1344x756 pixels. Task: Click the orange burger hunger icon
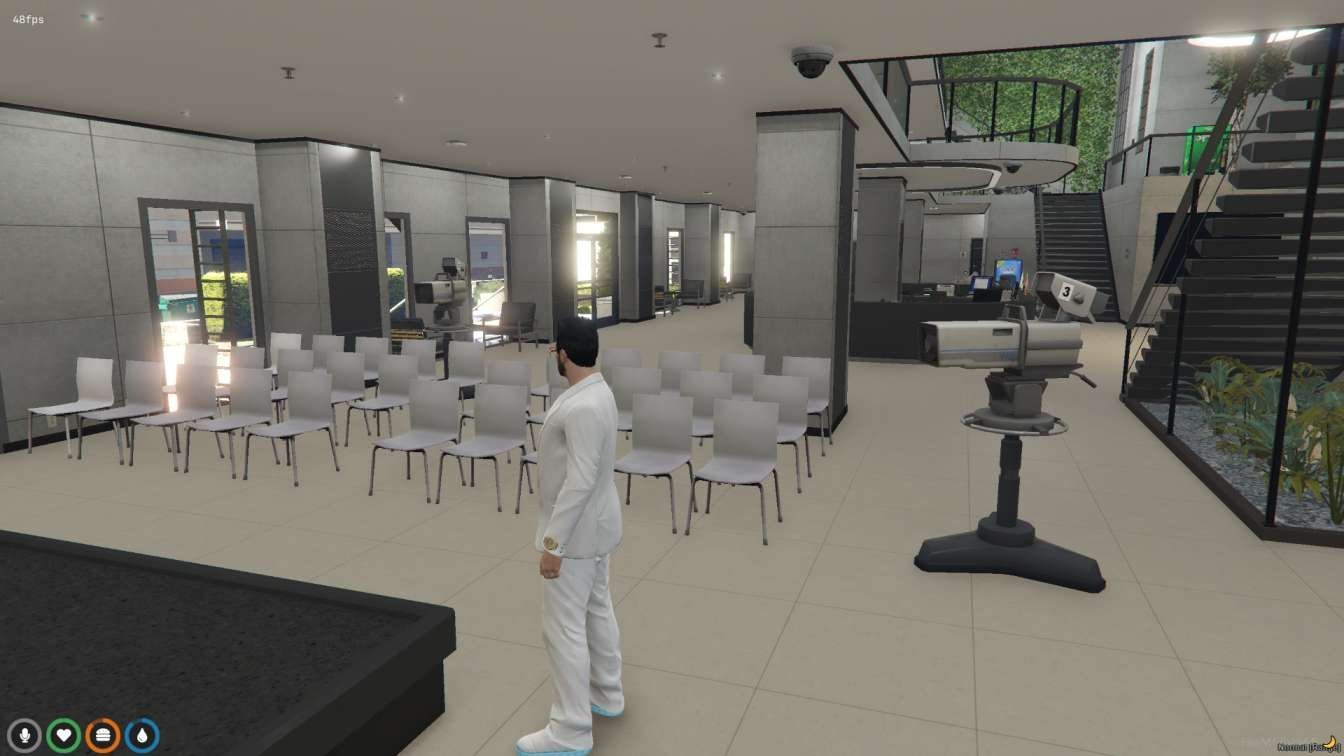pyautogui.click(x=103, y=736)
